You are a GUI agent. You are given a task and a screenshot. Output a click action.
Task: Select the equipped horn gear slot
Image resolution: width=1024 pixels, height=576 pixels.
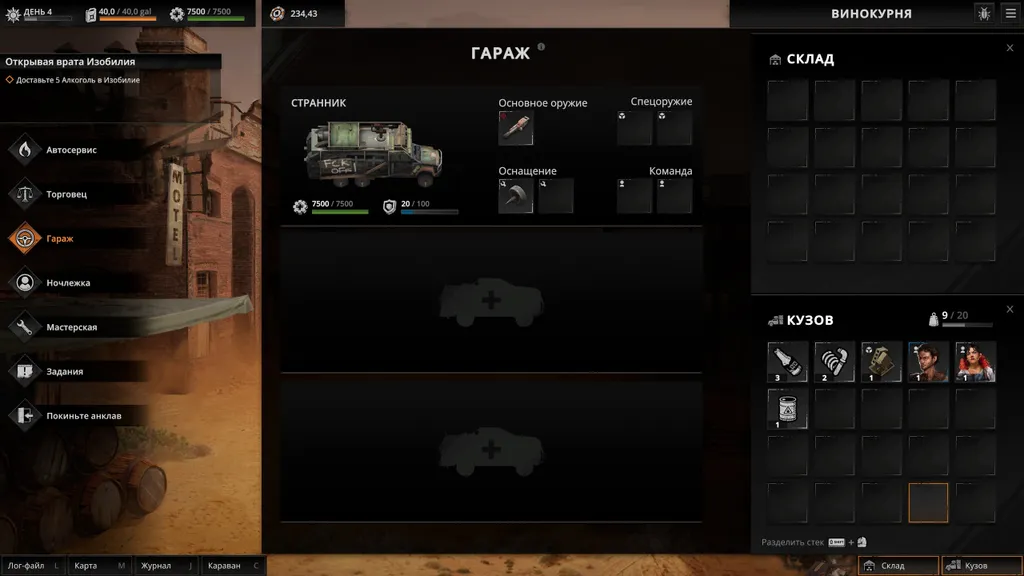click(x=516, y=196)
